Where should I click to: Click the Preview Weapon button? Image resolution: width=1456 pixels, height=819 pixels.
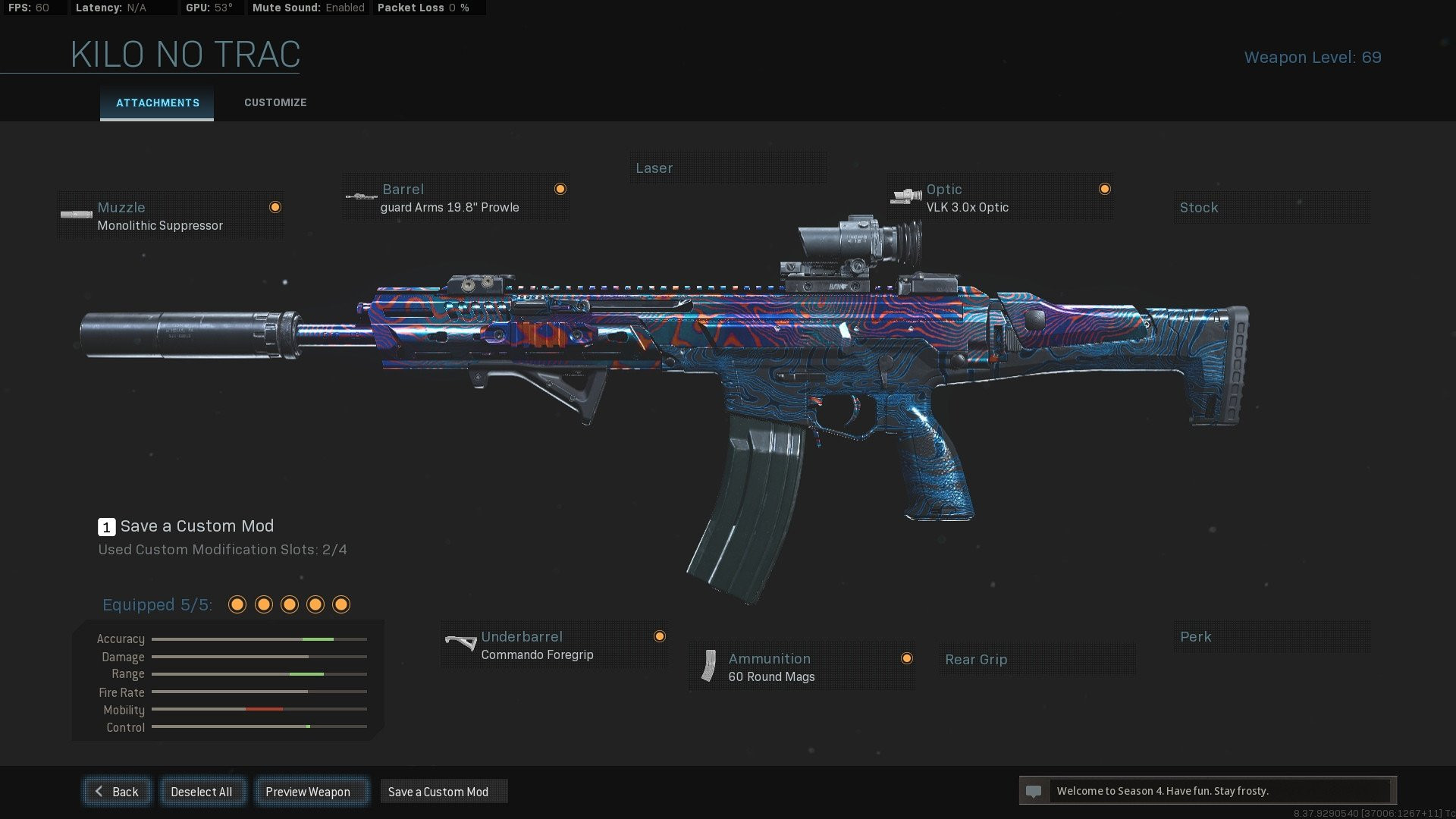click(312, 791)
